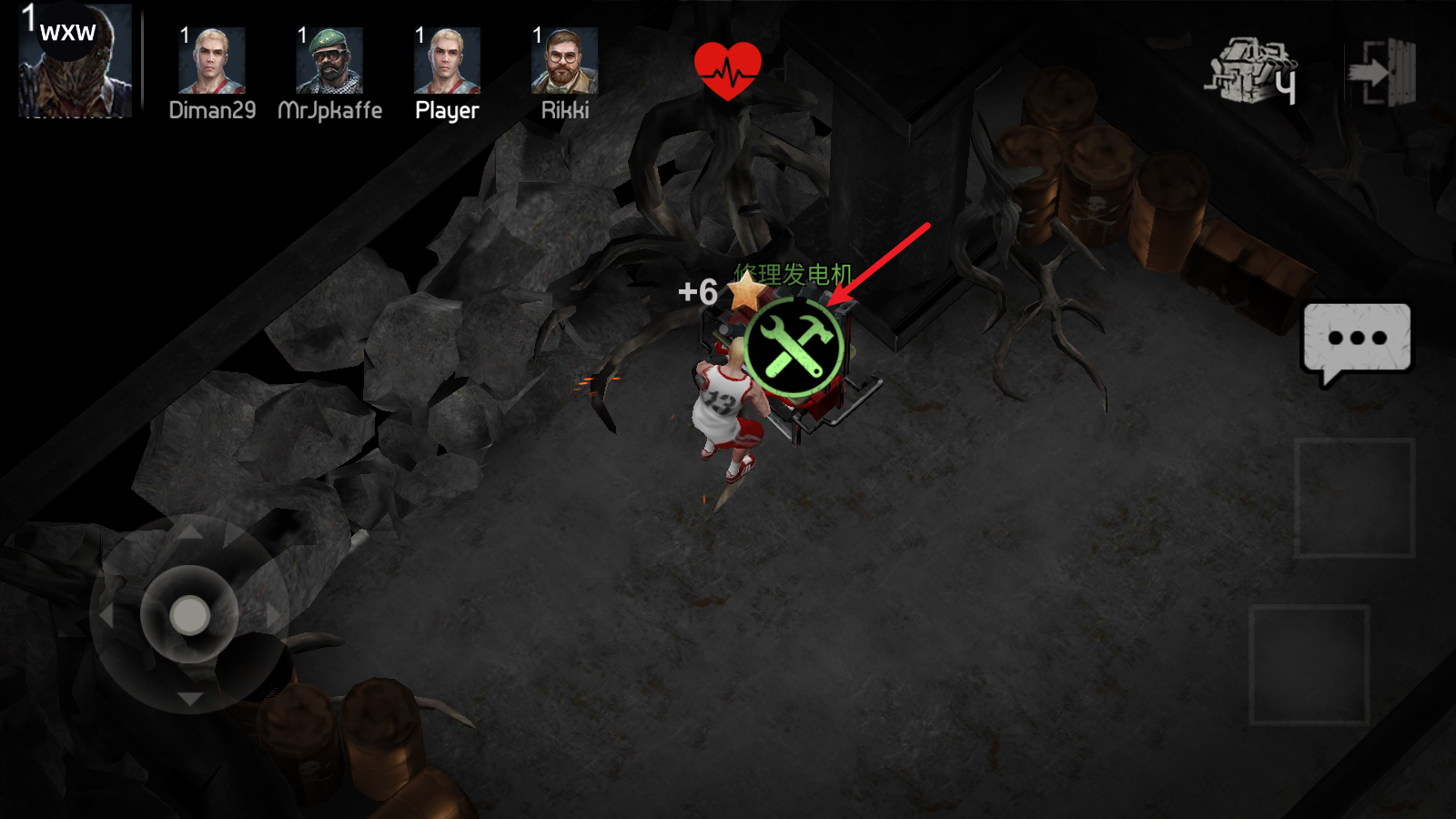Viewport: 1456px width, 819px height.
Task: Select Rikki's survivor portrait
Action: [x=564, y=61]
